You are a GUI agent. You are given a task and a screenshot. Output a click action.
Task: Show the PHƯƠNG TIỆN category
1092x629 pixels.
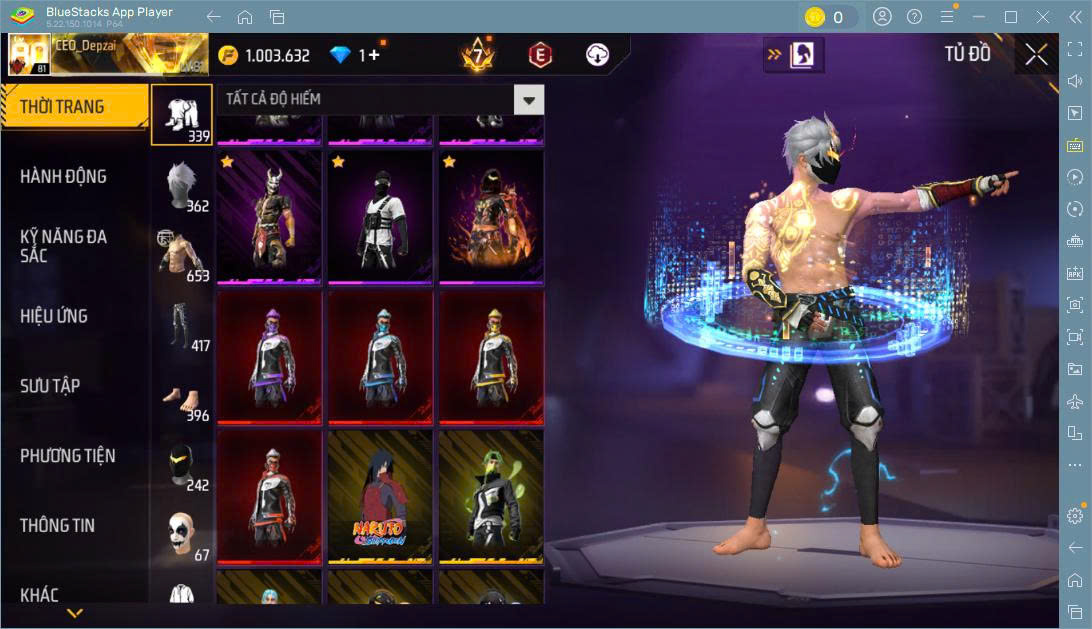point(68,456)
